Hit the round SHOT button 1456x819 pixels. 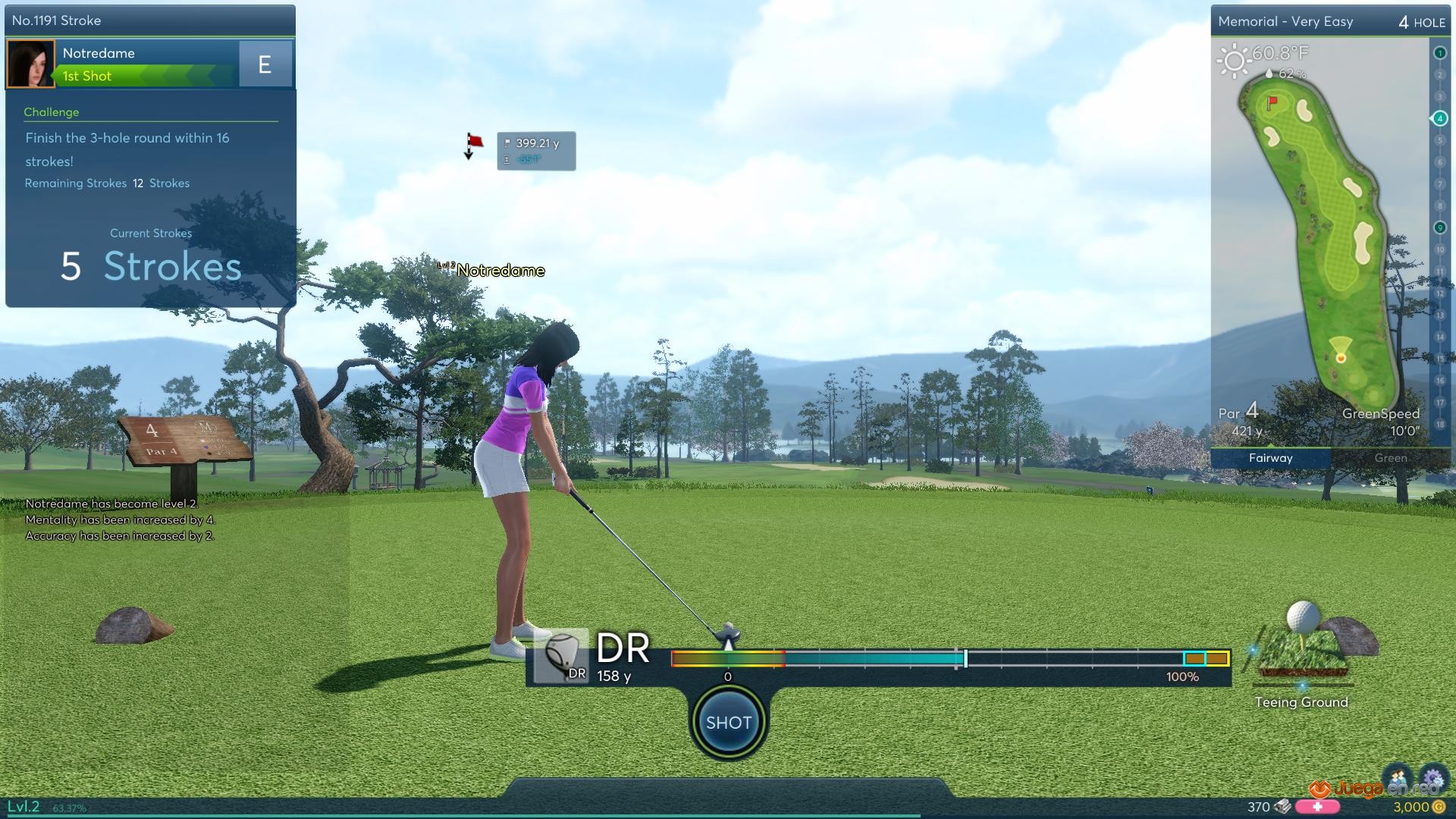[728, 722]
